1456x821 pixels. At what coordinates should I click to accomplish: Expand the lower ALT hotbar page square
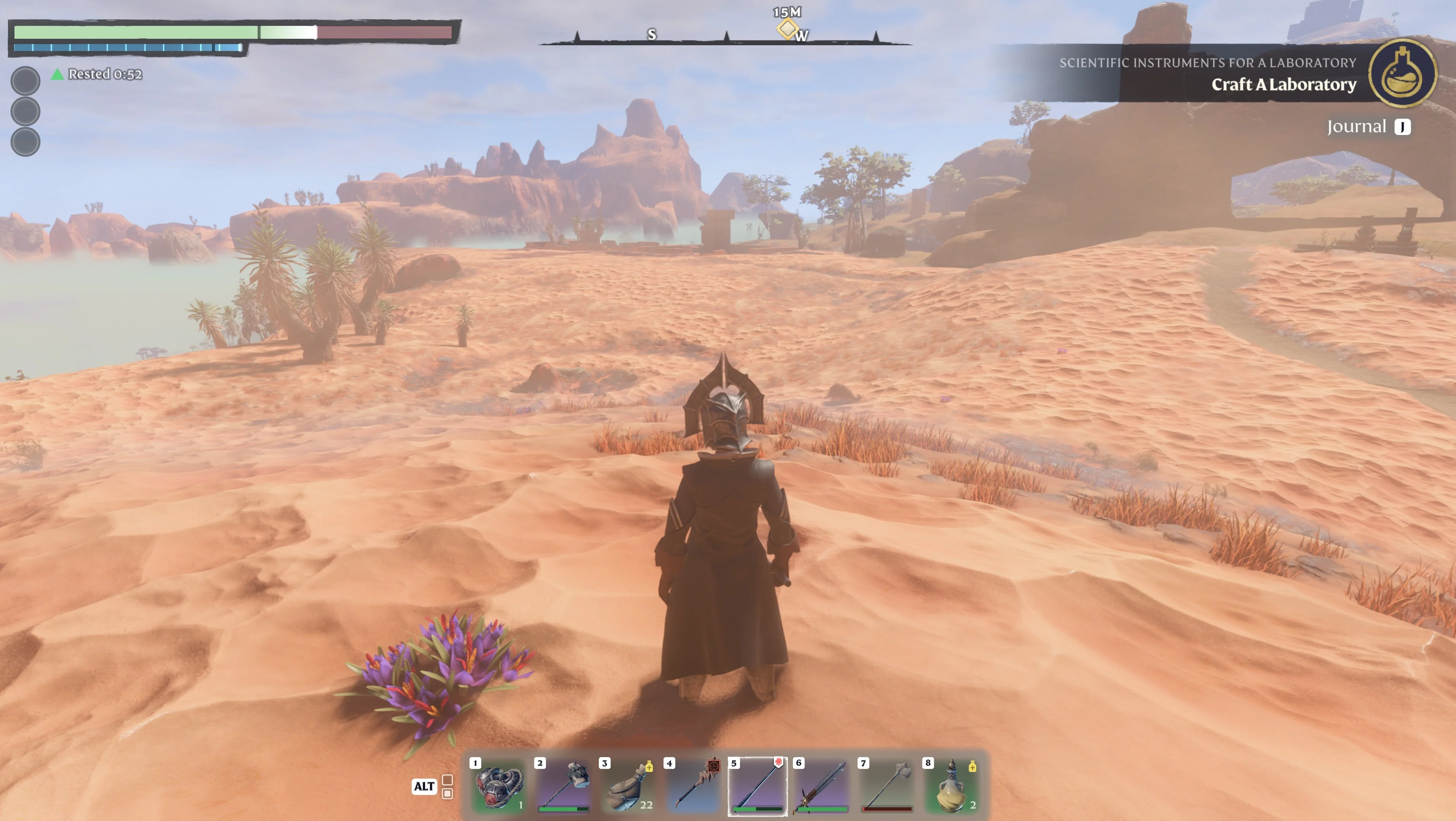(x=448, y=793)
